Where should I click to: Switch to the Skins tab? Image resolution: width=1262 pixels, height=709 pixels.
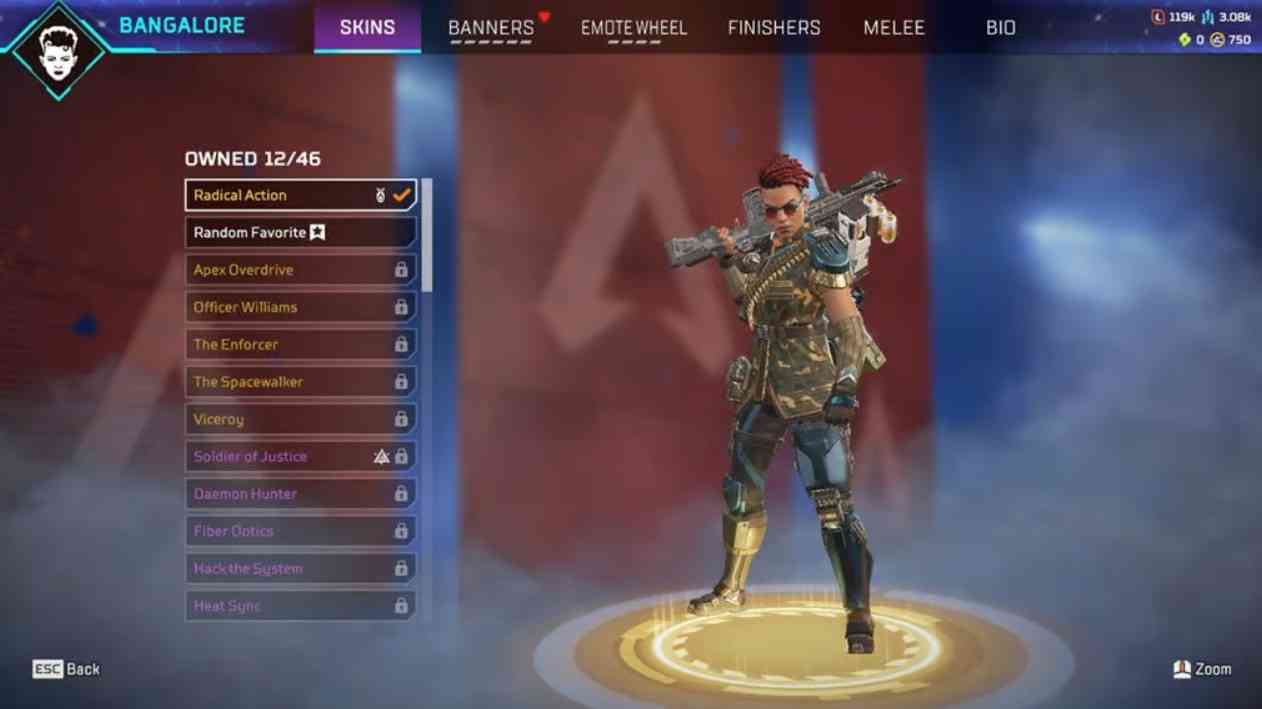[x=367, y=27]
